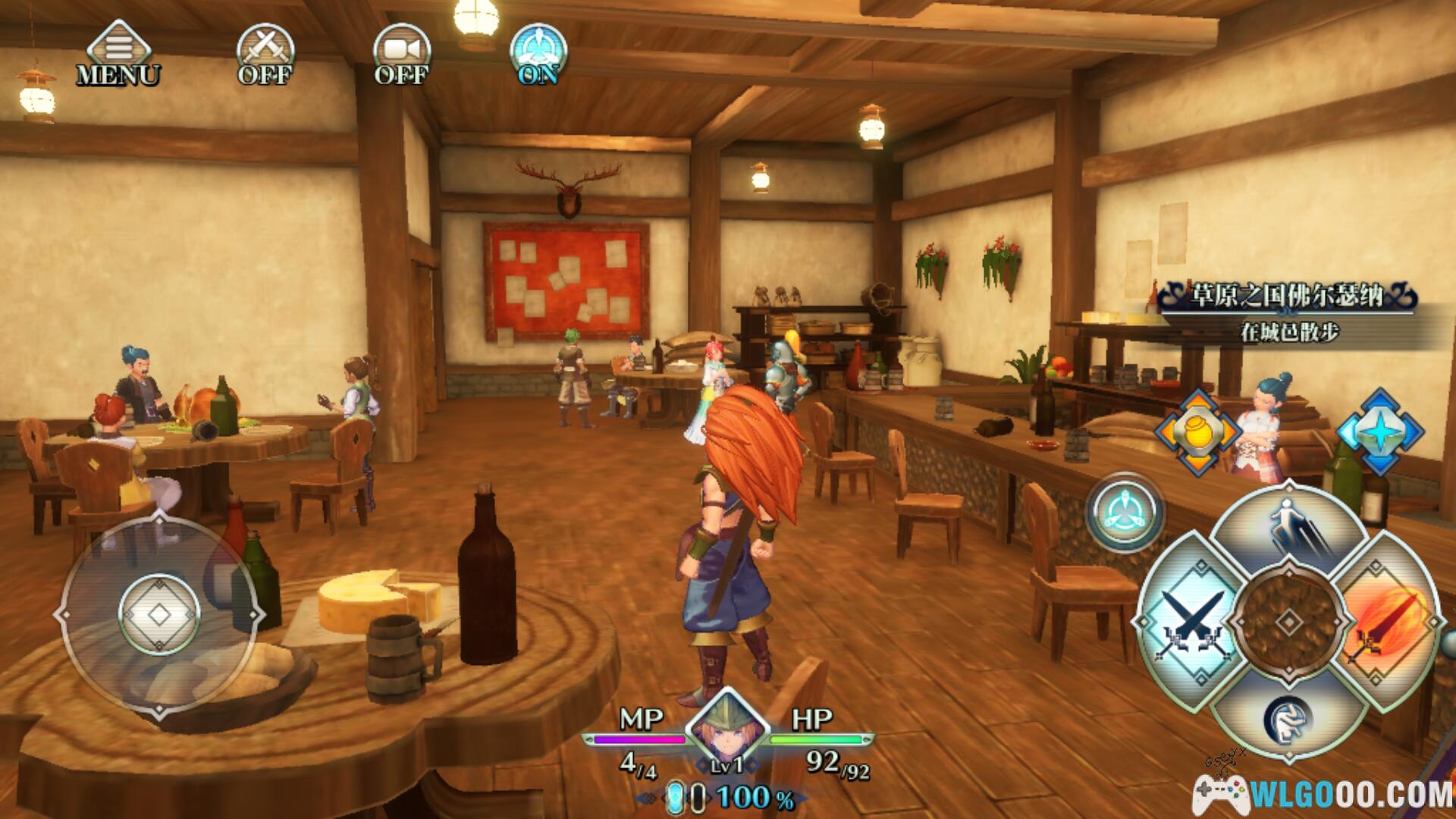This screenshot has width=1456, height=819.
Task: Activate the flaming sword skill button
Action: pyautogui.click(x=1386, y=623)
